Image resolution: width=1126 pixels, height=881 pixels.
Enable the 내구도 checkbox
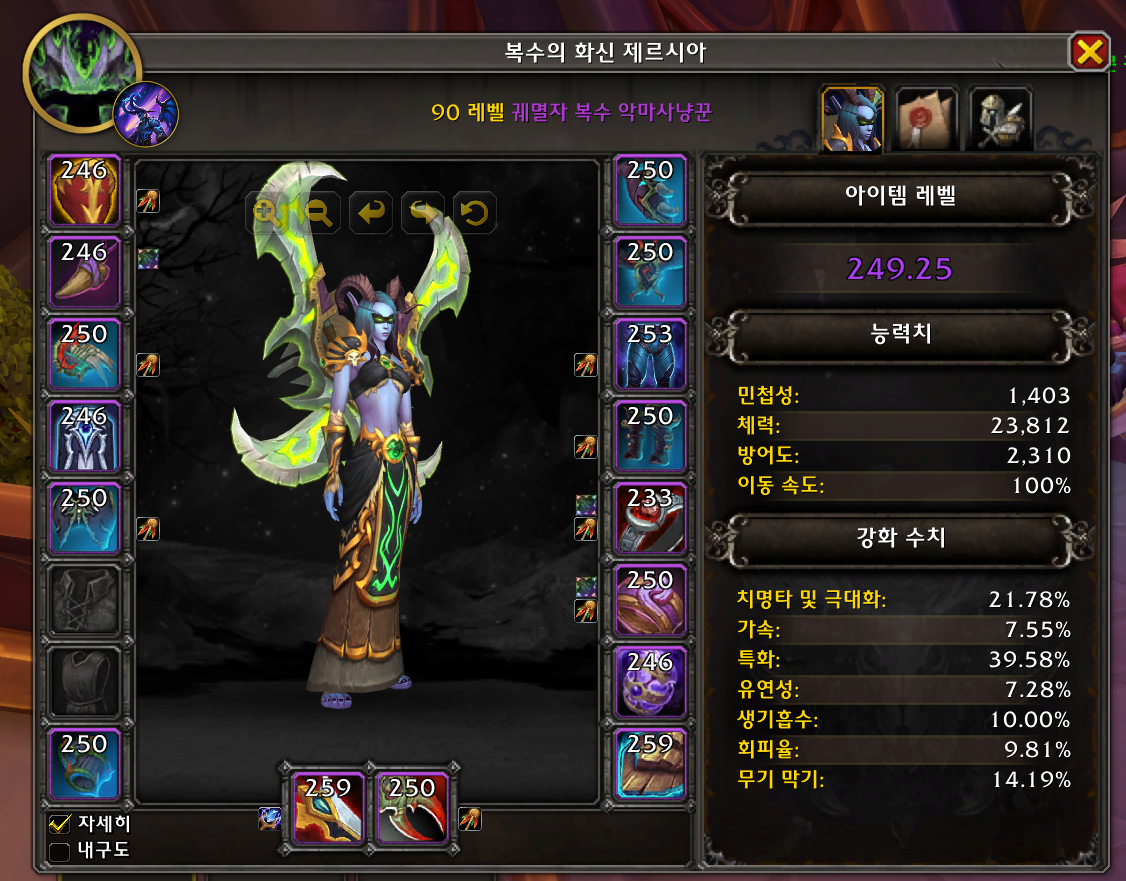pos(59,851)
